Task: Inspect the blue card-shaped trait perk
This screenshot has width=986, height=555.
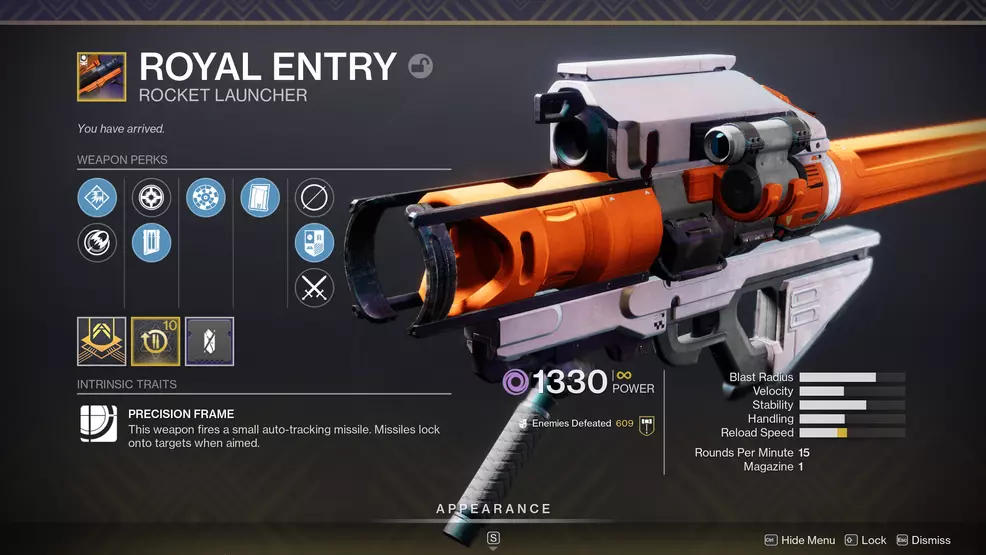Action: (x=260, y=197)
